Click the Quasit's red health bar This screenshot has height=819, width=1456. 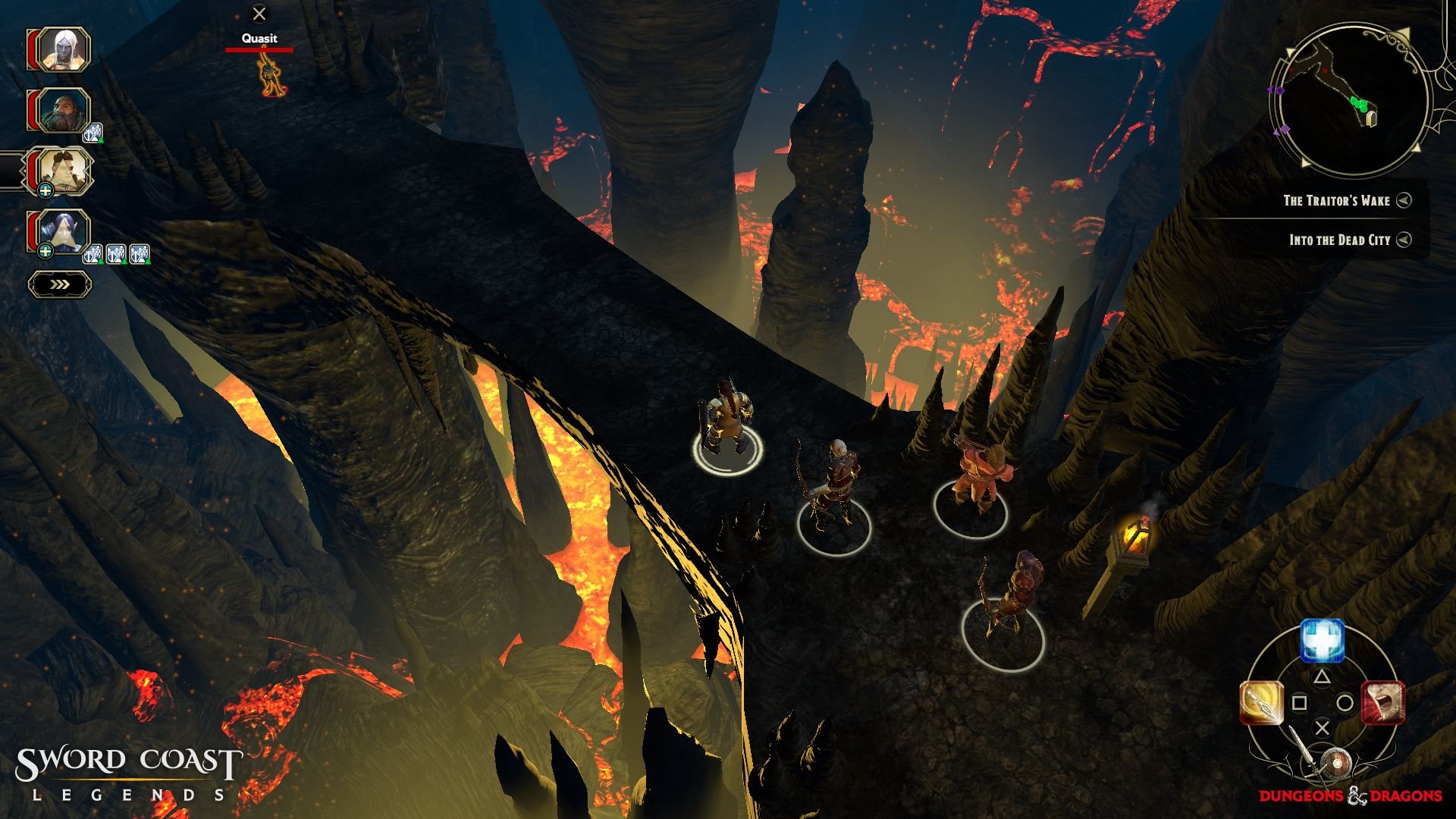point(260,52)
